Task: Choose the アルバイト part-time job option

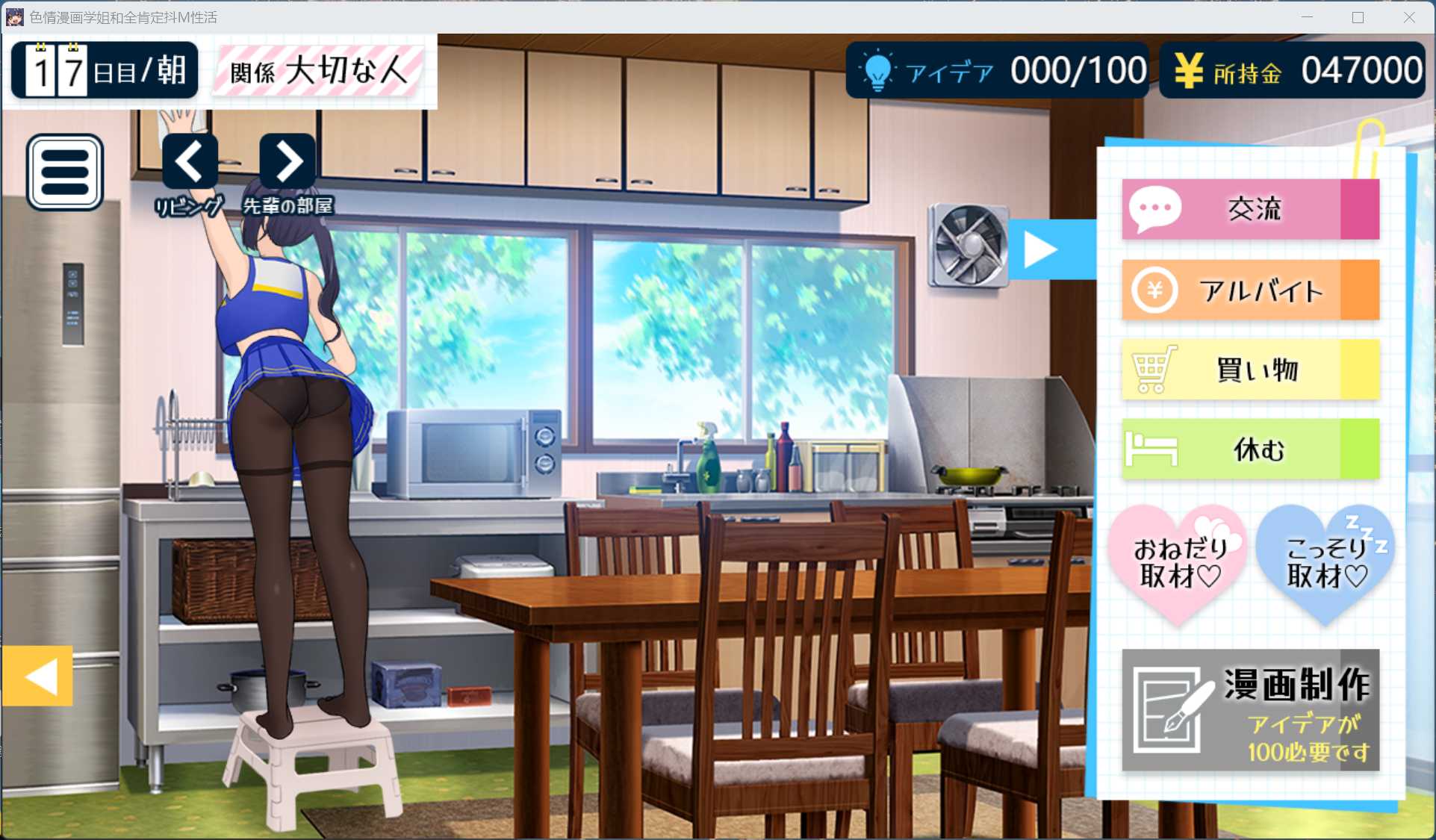Action: 1250,290
